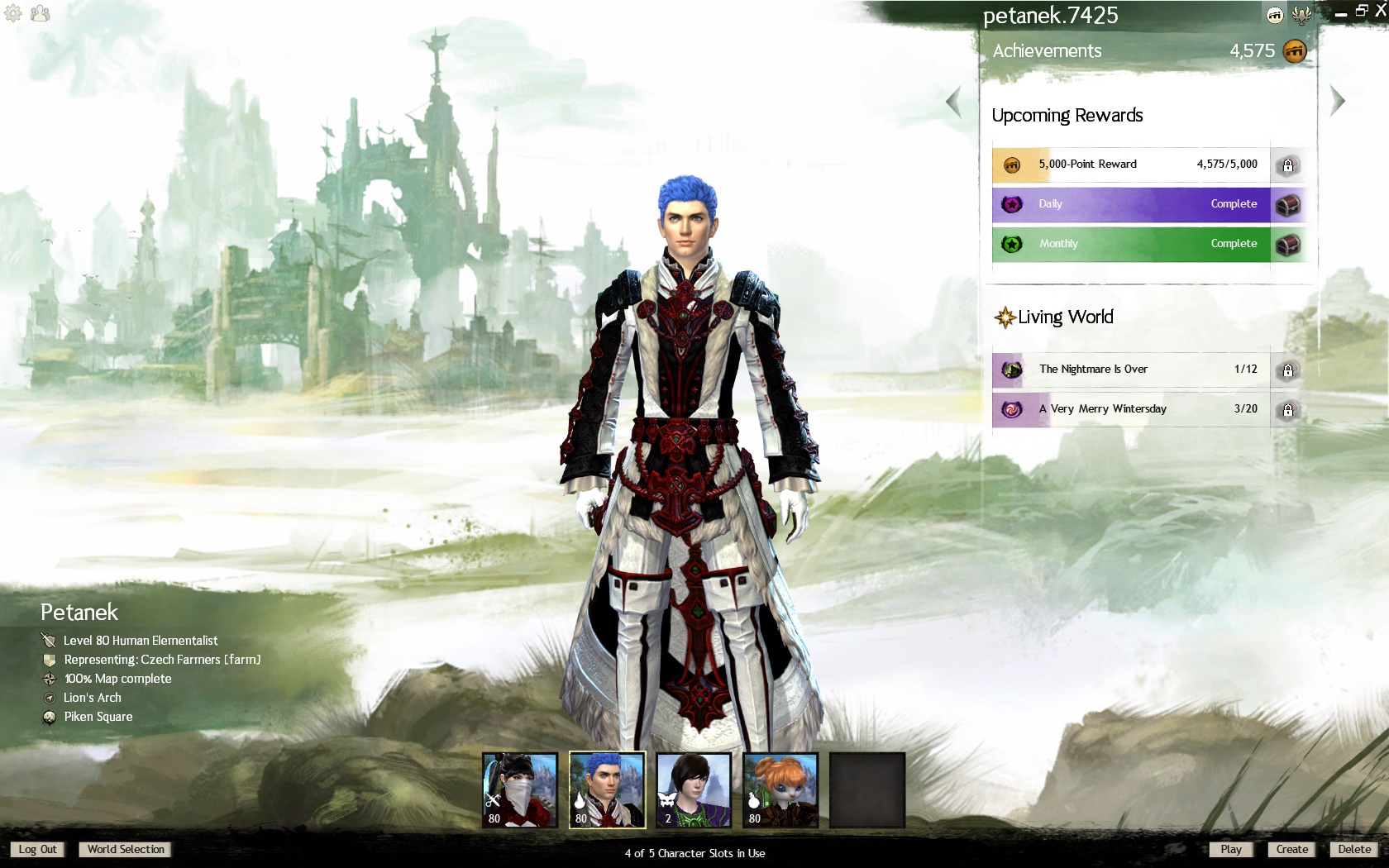Select the masked black-haired character portrait
The width and height of the screenshot is (1389, 868).
[520, 789]
